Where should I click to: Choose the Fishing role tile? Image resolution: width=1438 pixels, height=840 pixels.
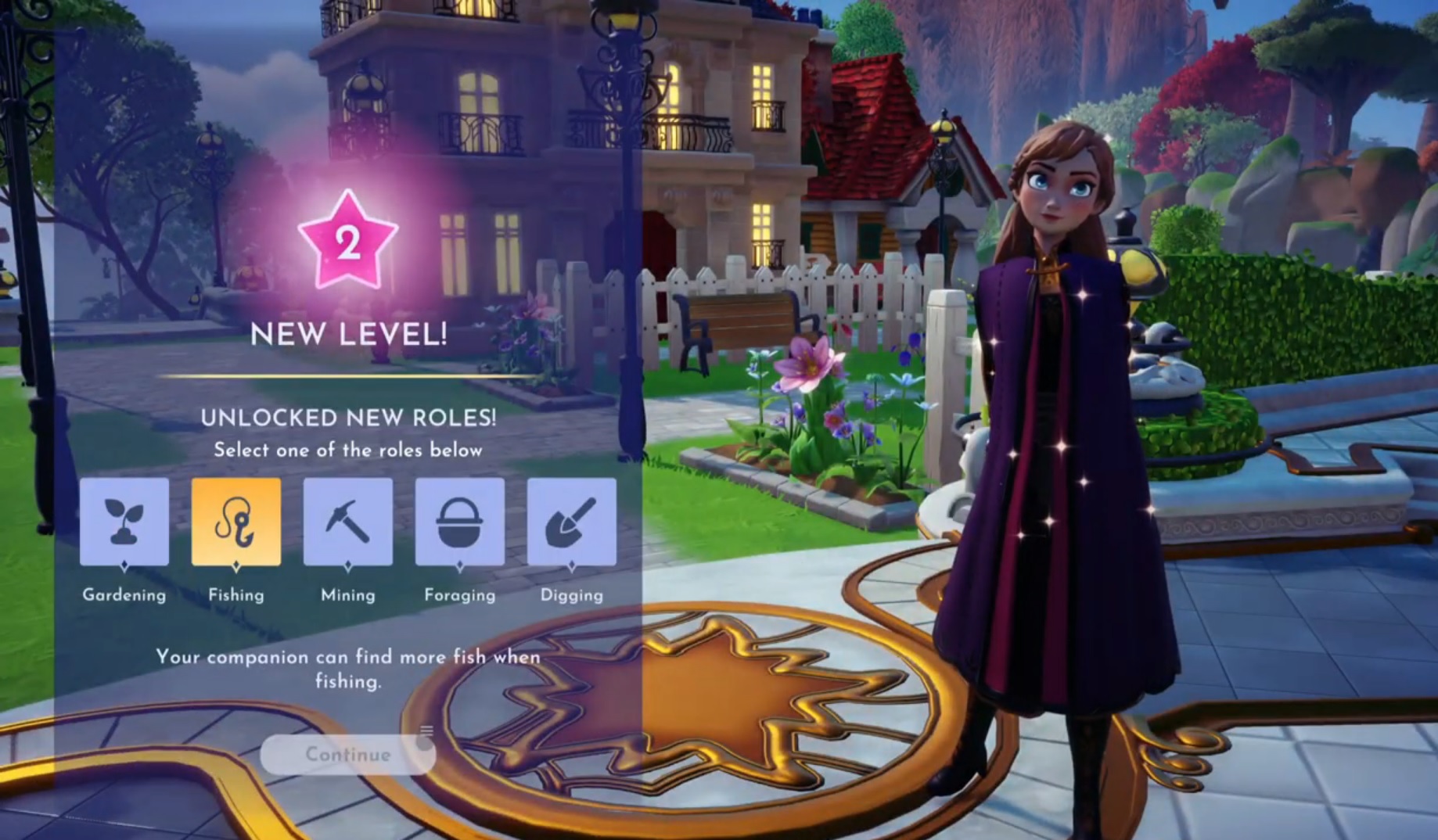[236, 522]
